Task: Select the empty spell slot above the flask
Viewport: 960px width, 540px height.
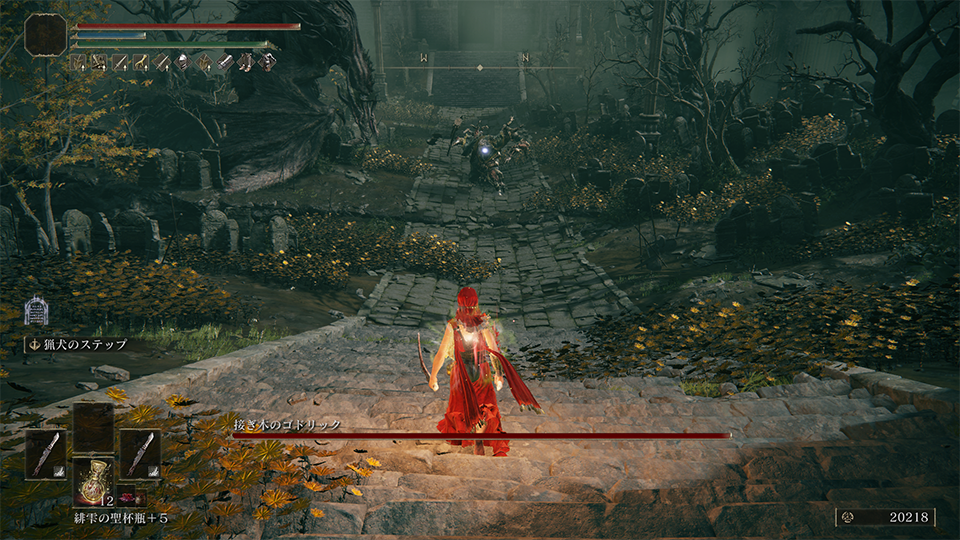Action: [93, 428]
